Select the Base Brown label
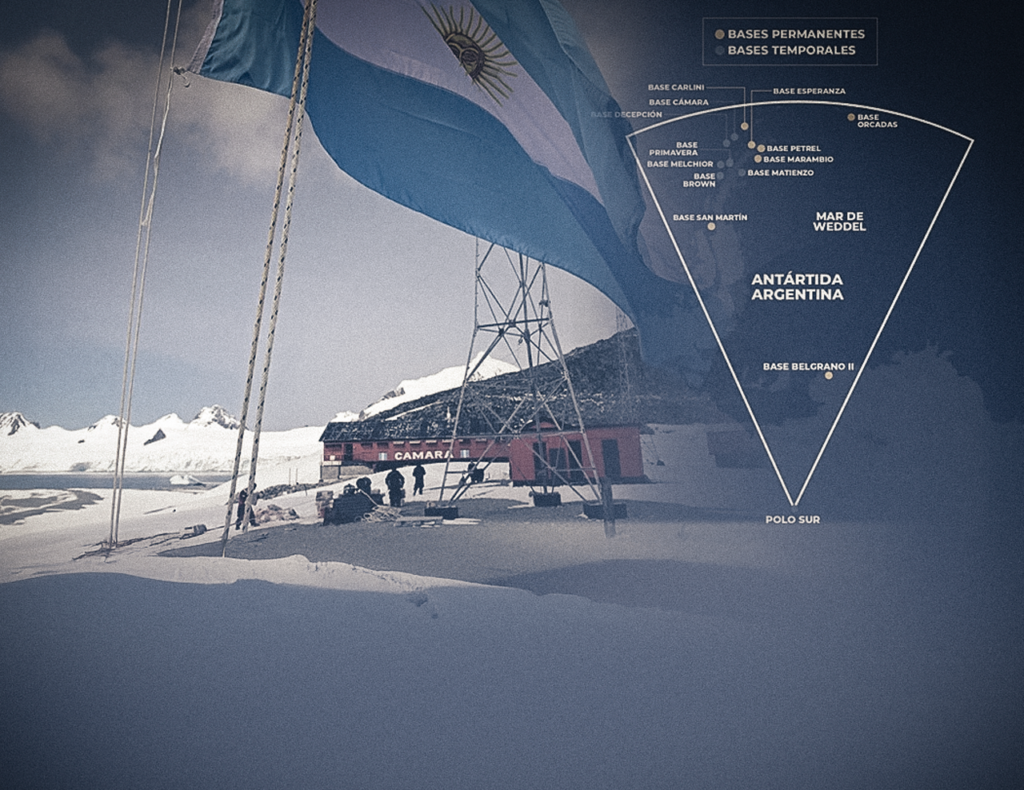The width and height of the screenshot is (1024, 790). [699, 180]
